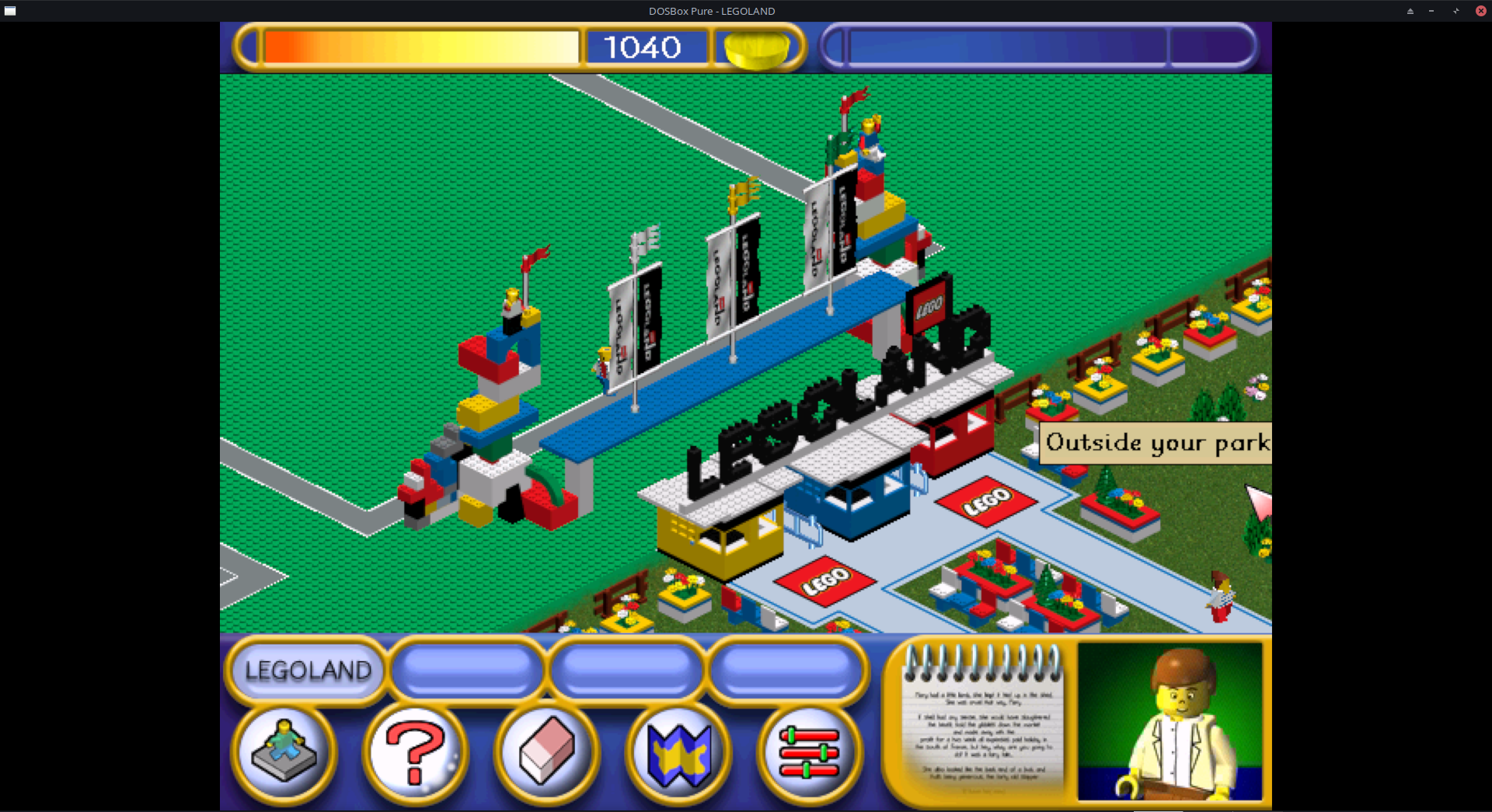
Task: Click the yellow coin stud icon
Action: (756, 48)
